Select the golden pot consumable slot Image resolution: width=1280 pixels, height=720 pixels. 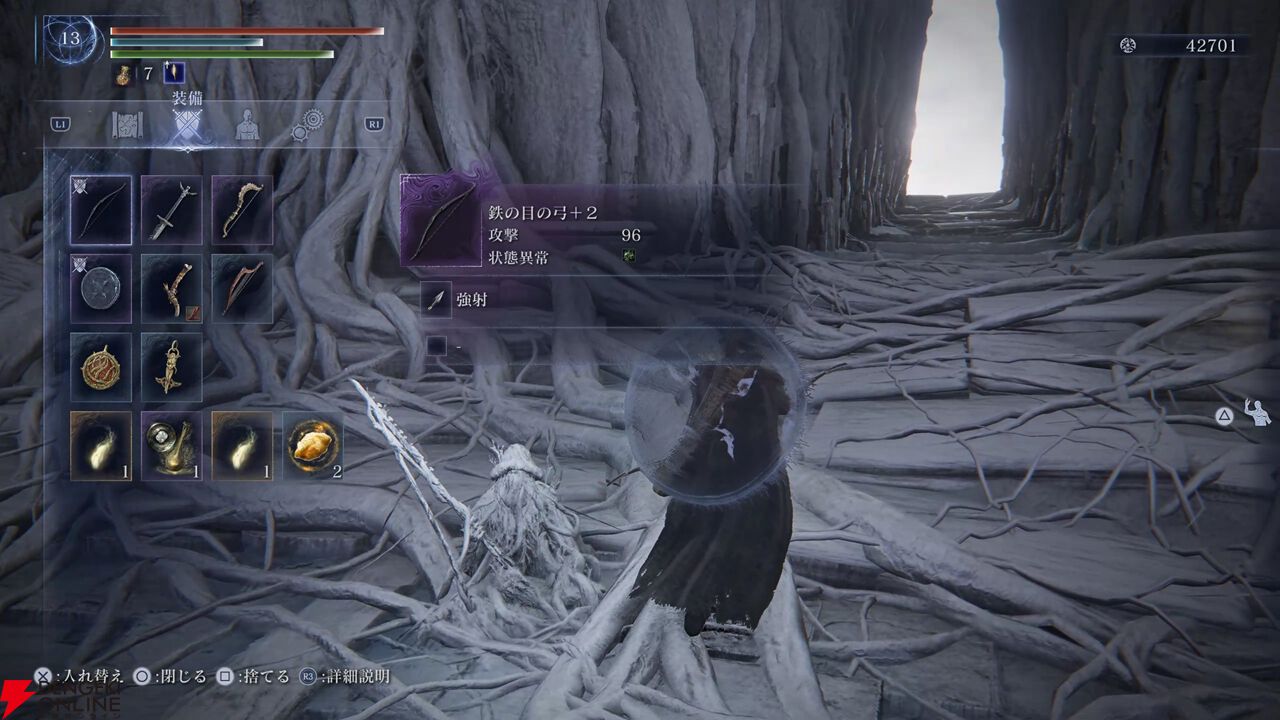[171, 446]
